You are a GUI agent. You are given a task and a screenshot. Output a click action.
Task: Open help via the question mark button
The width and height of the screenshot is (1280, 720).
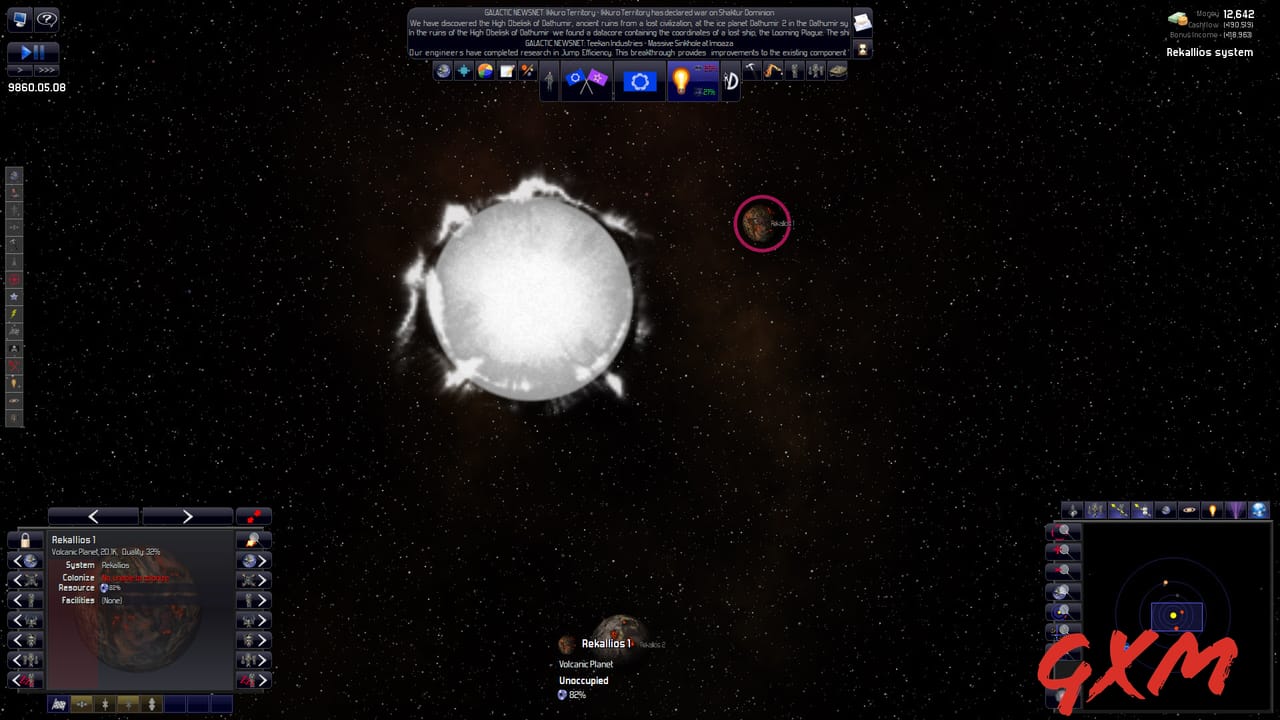47,20
